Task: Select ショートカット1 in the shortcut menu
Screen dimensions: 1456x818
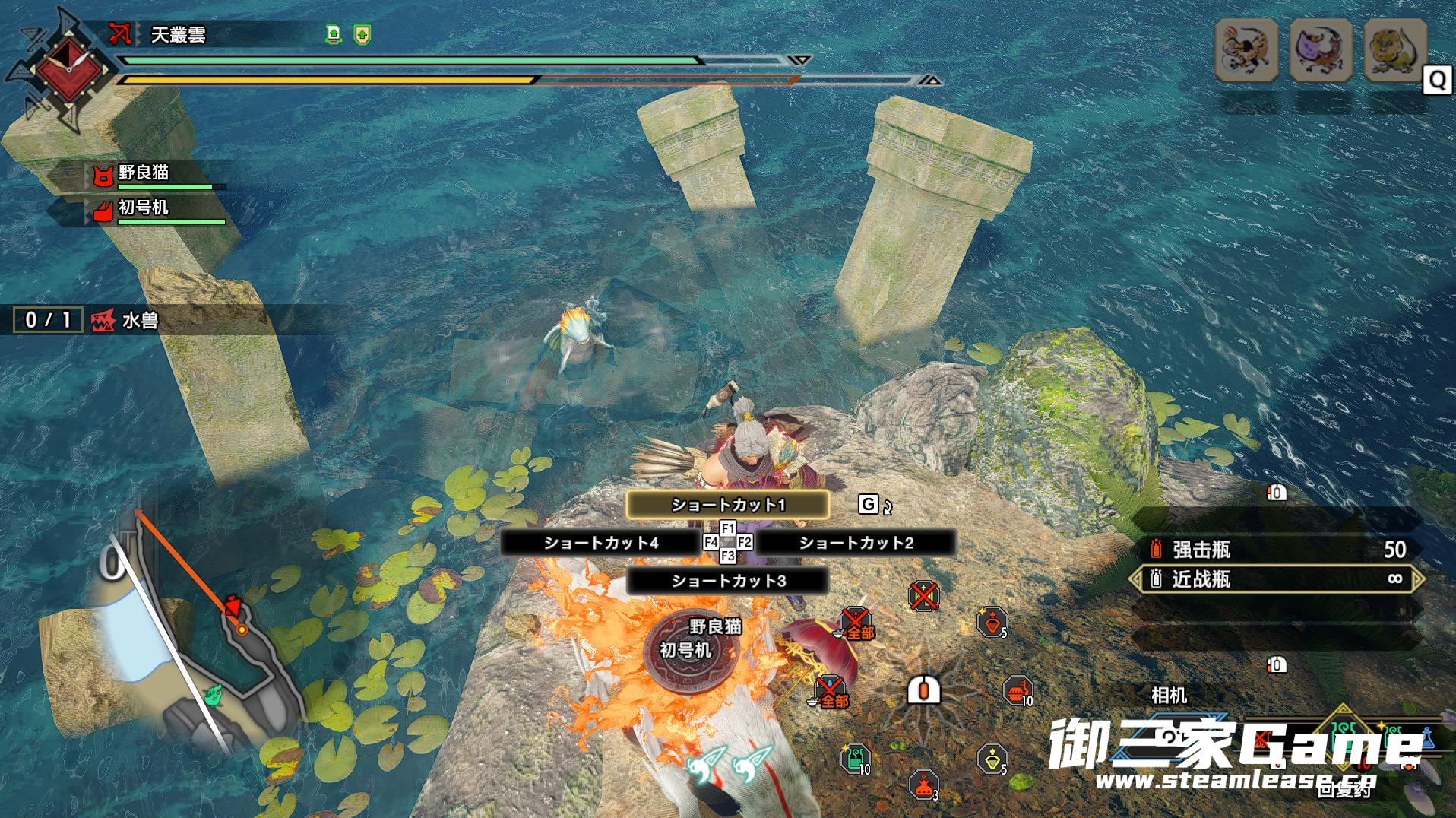Action: (x=727, y=505)
